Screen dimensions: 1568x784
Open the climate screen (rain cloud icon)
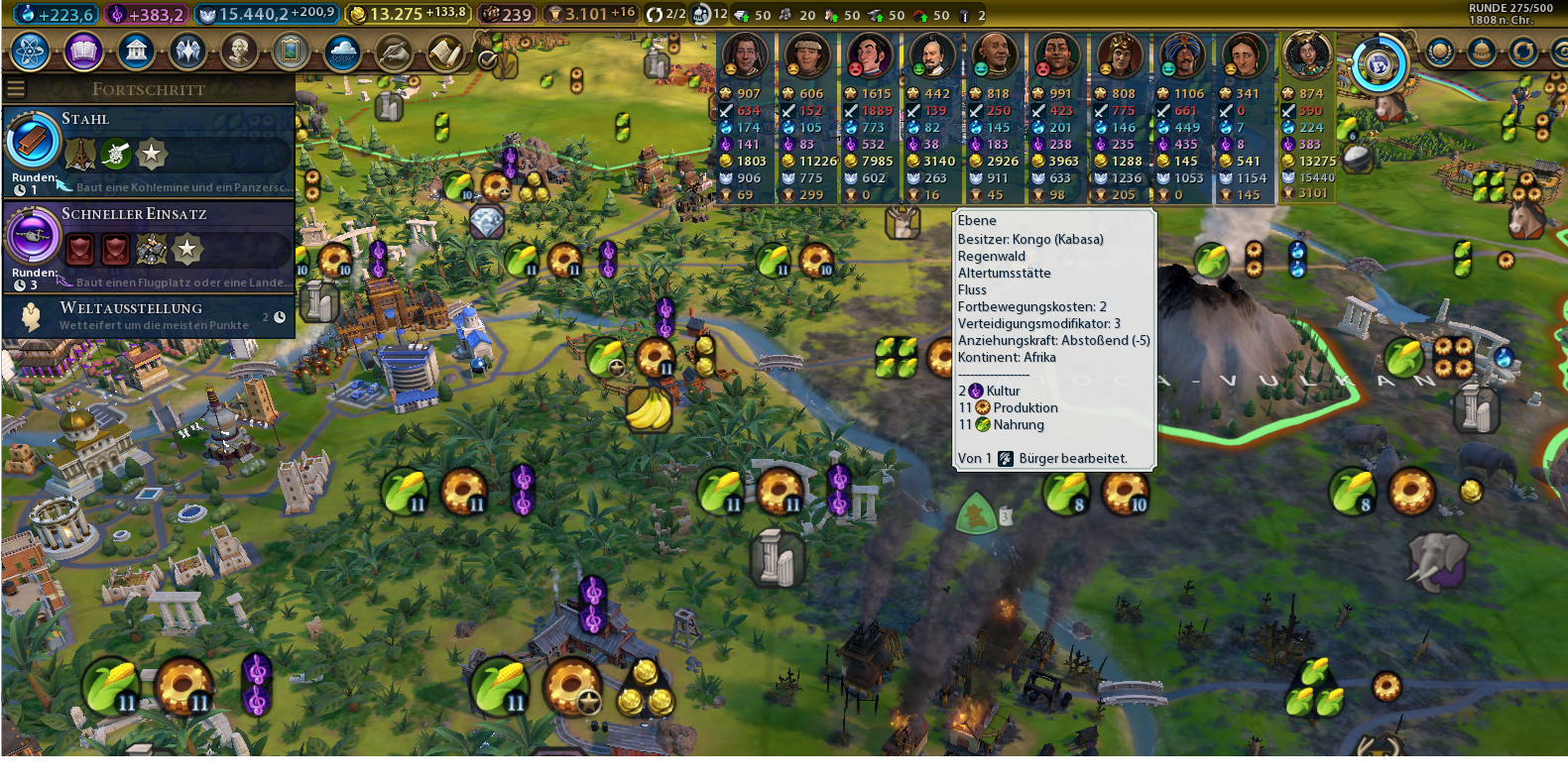(x=342, y=52)
